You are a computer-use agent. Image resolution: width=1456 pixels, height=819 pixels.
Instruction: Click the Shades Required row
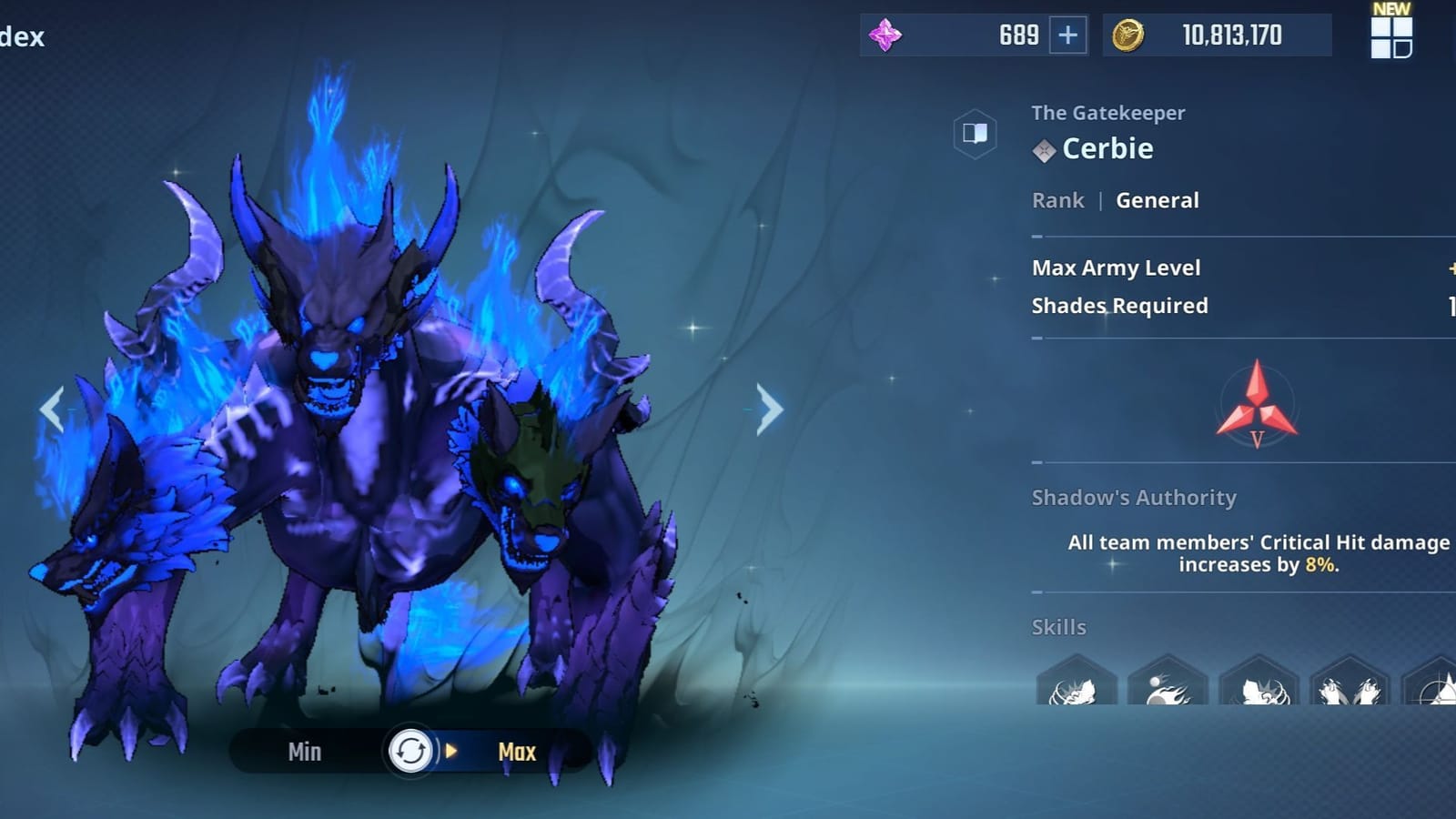point(1120,306)
